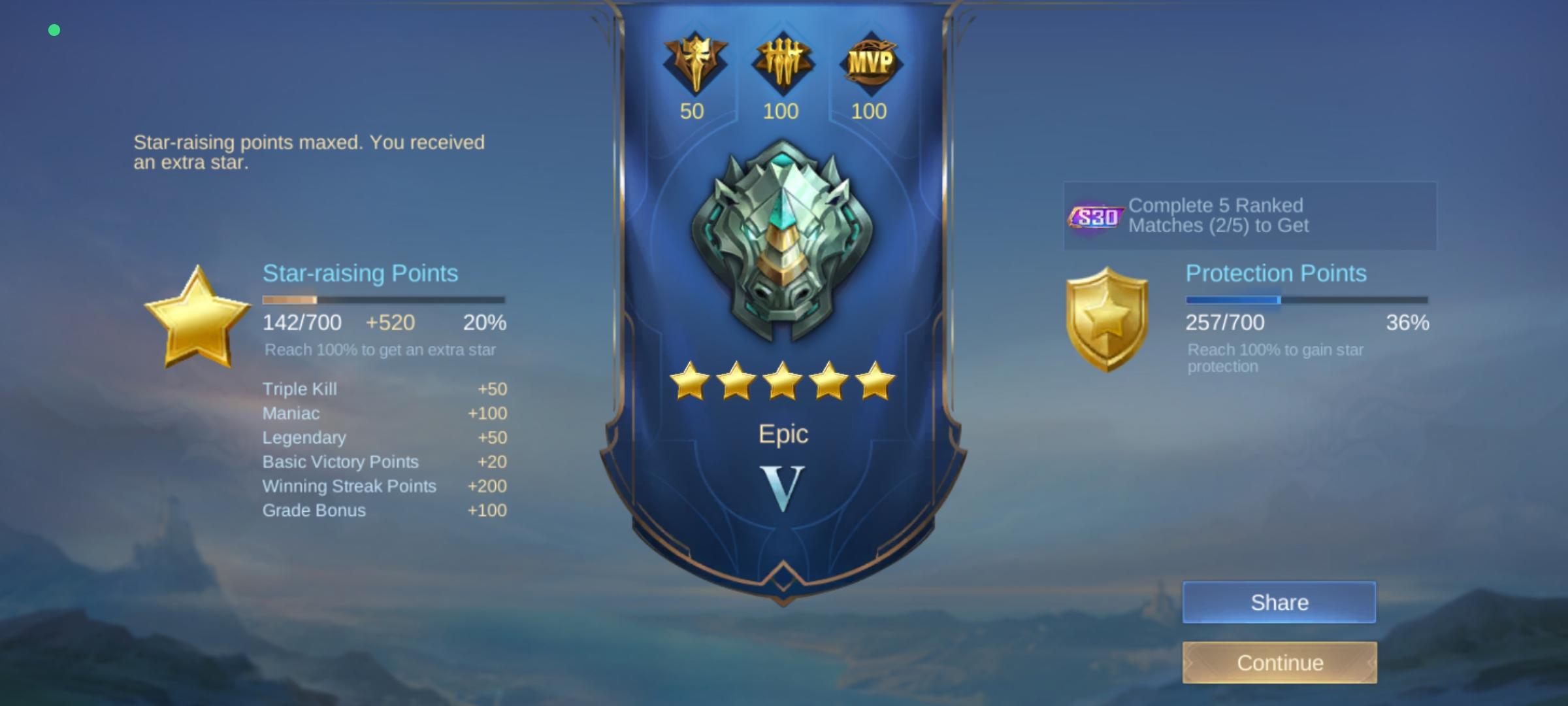Click the triple-sword medal icon showing 100
Screen dimensions: 1568x706
(x=782, y=62)
